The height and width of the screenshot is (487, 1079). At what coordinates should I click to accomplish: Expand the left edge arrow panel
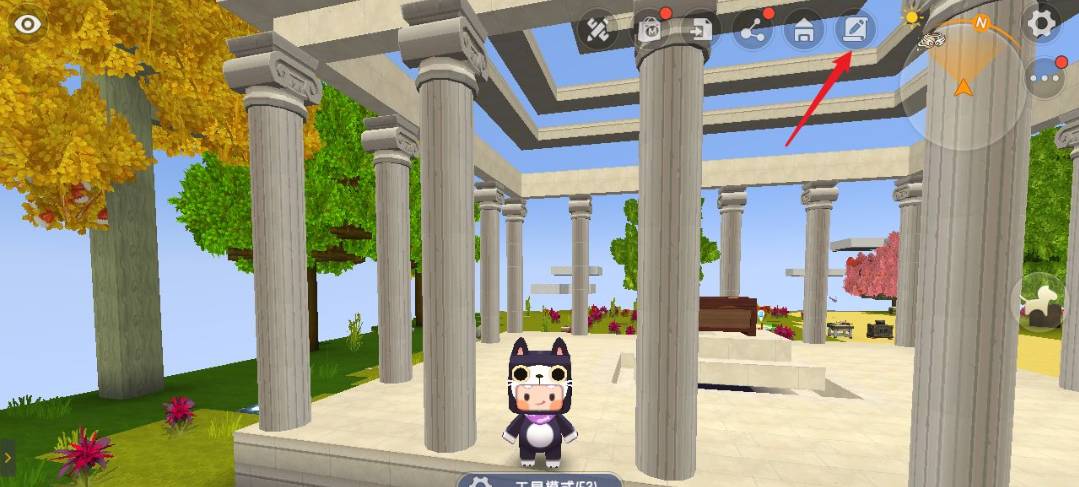coord(6,457)
